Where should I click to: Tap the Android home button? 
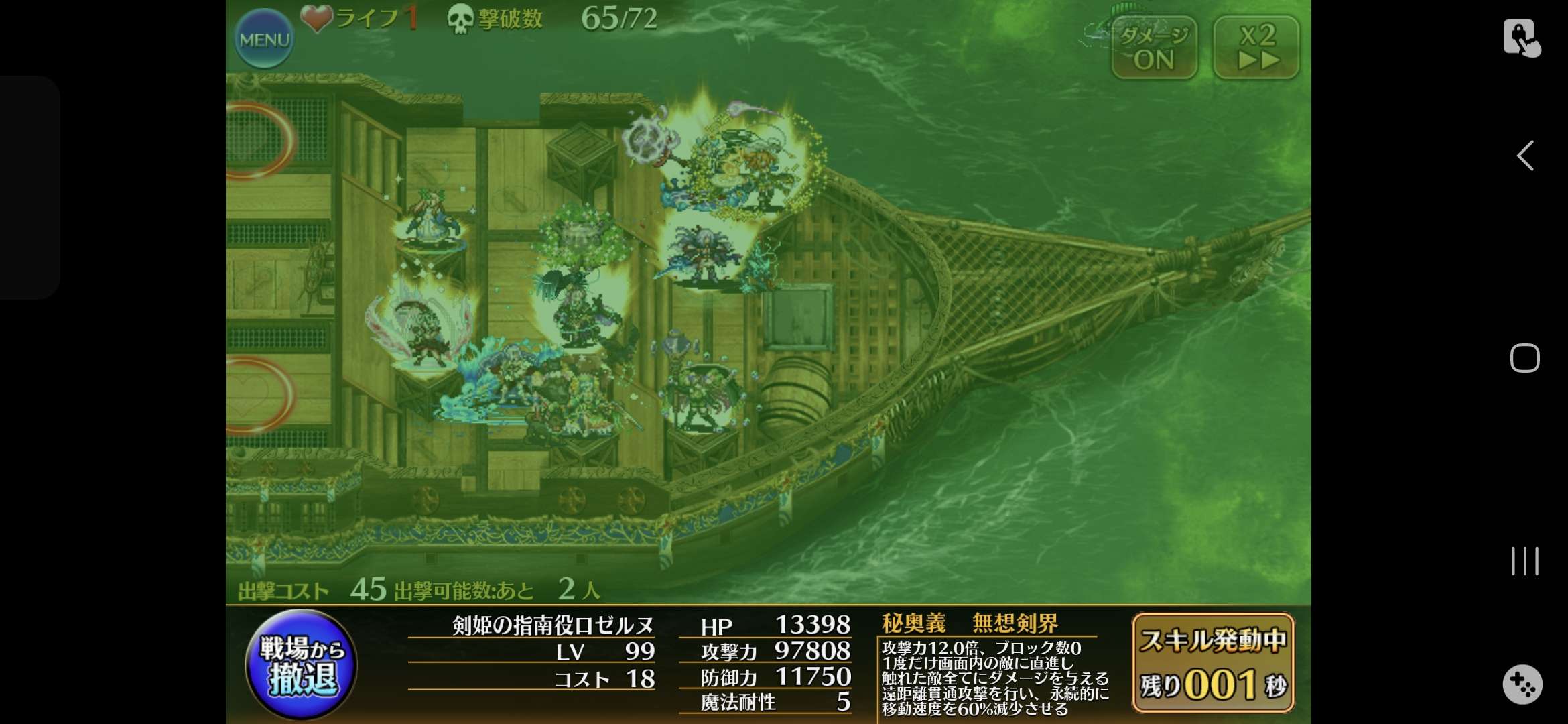coord(1524,358)
